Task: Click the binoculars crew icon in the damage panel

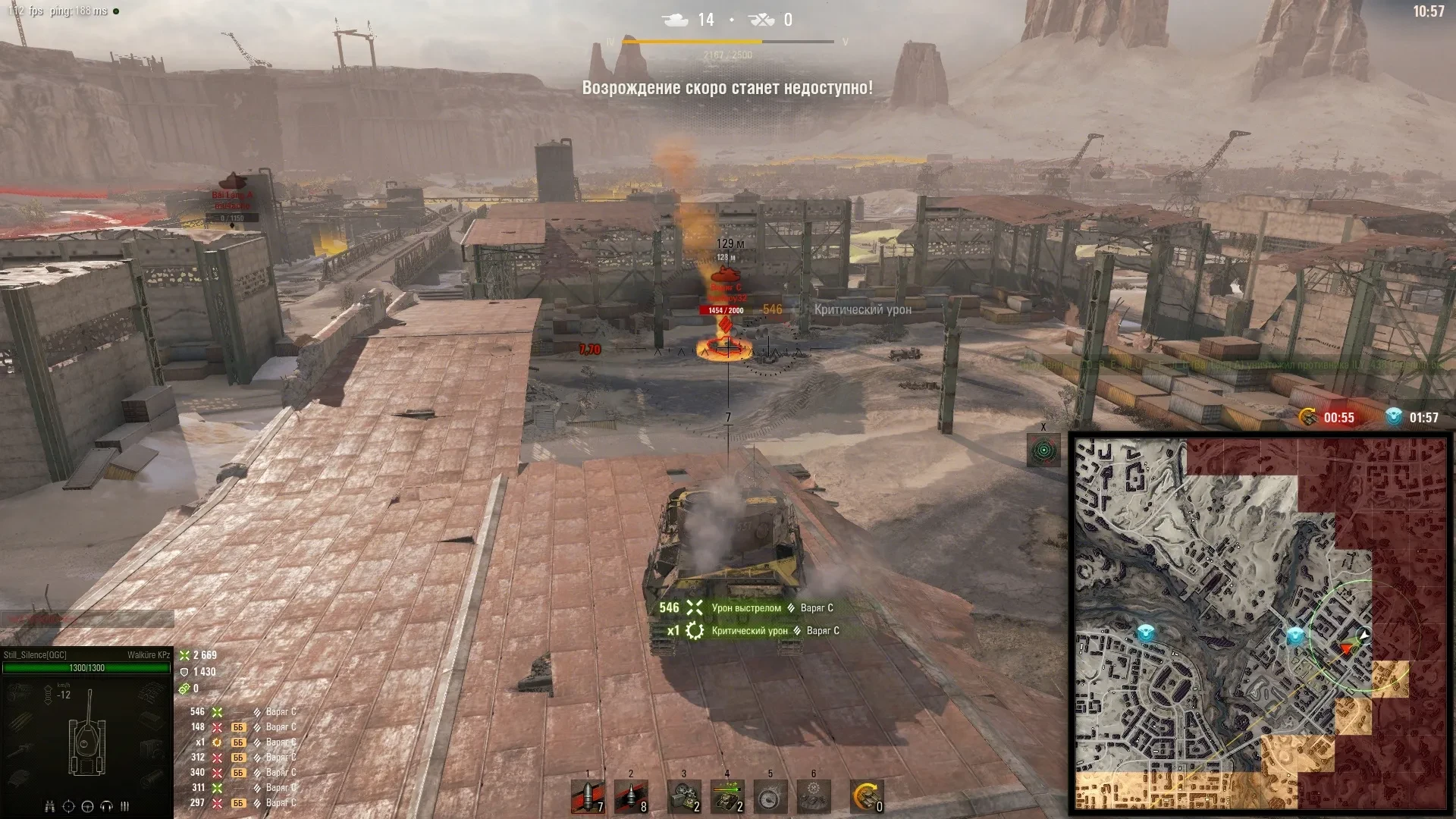Action: coord(50,806)
